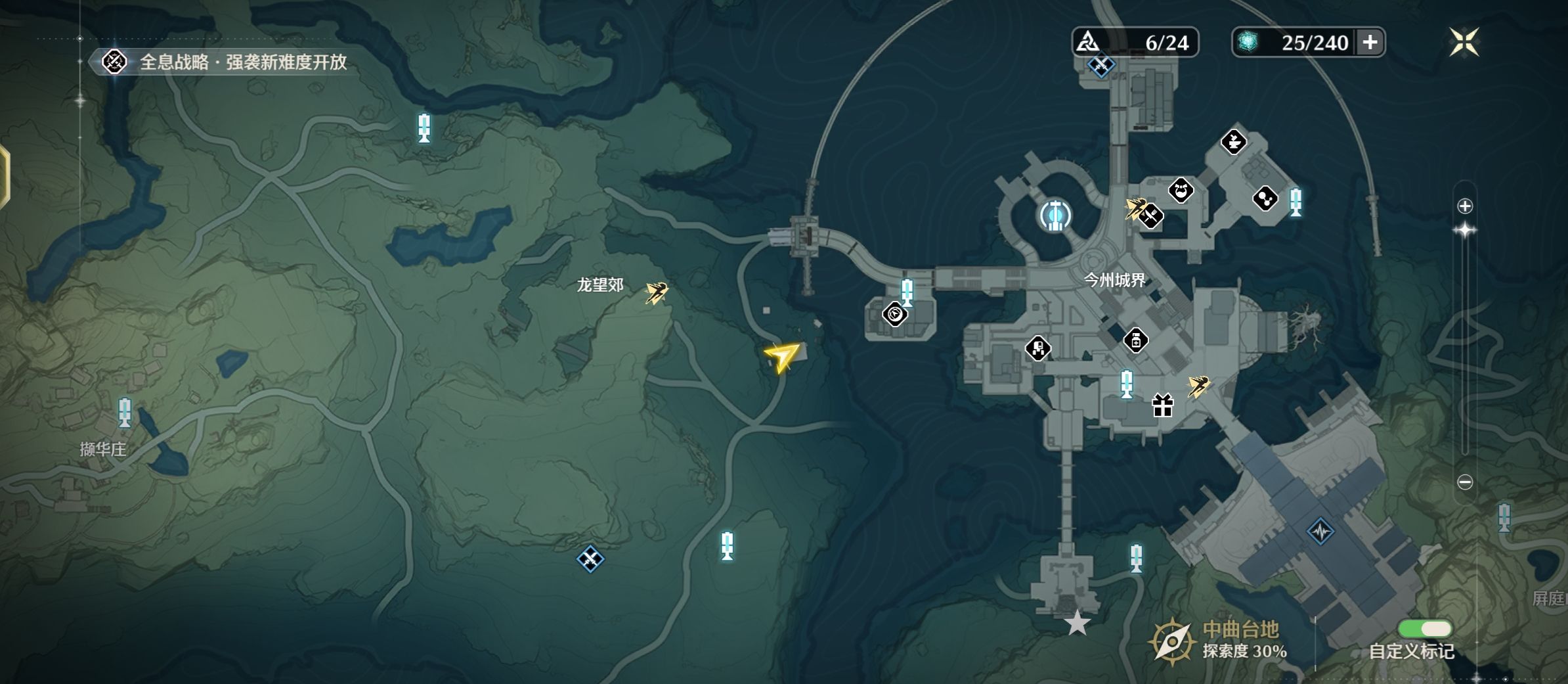
Task: Zoom in the map with the plus button
Action: [1465, 206]
